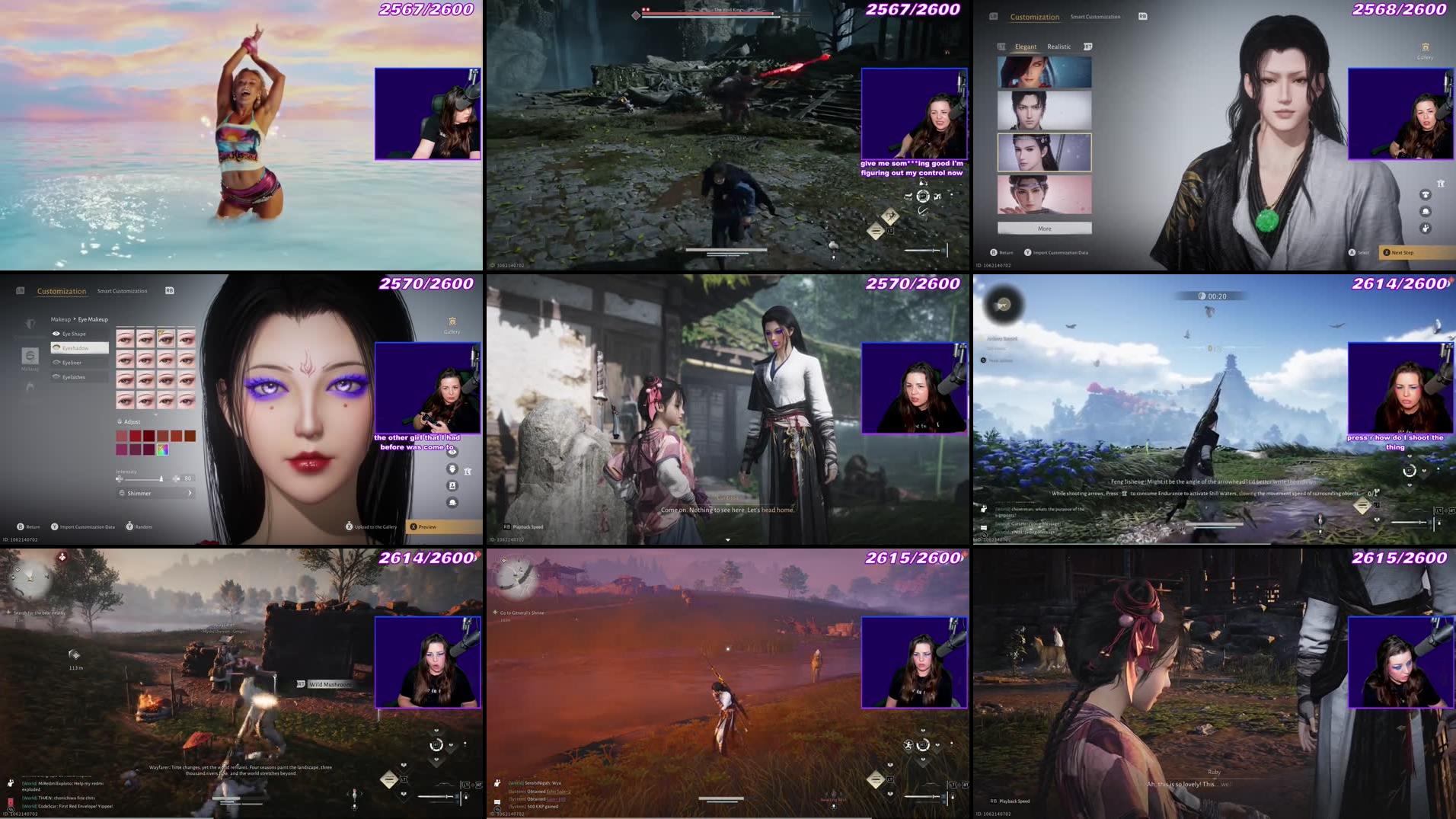Expand the eyeshadow preset list arrow
This screenshot has width=1456, height=819.
pyautogui.click(x=155, y=415)
